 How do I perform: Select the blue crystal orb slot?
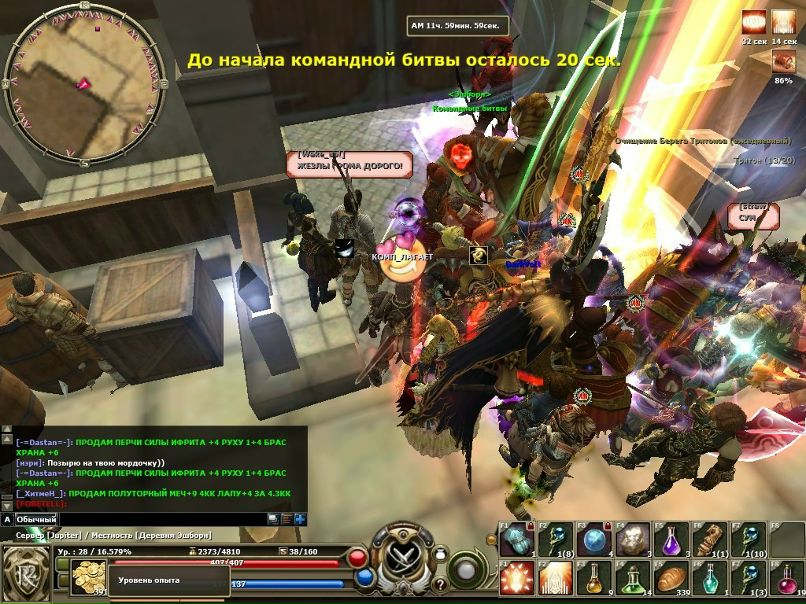click(594, 540)
